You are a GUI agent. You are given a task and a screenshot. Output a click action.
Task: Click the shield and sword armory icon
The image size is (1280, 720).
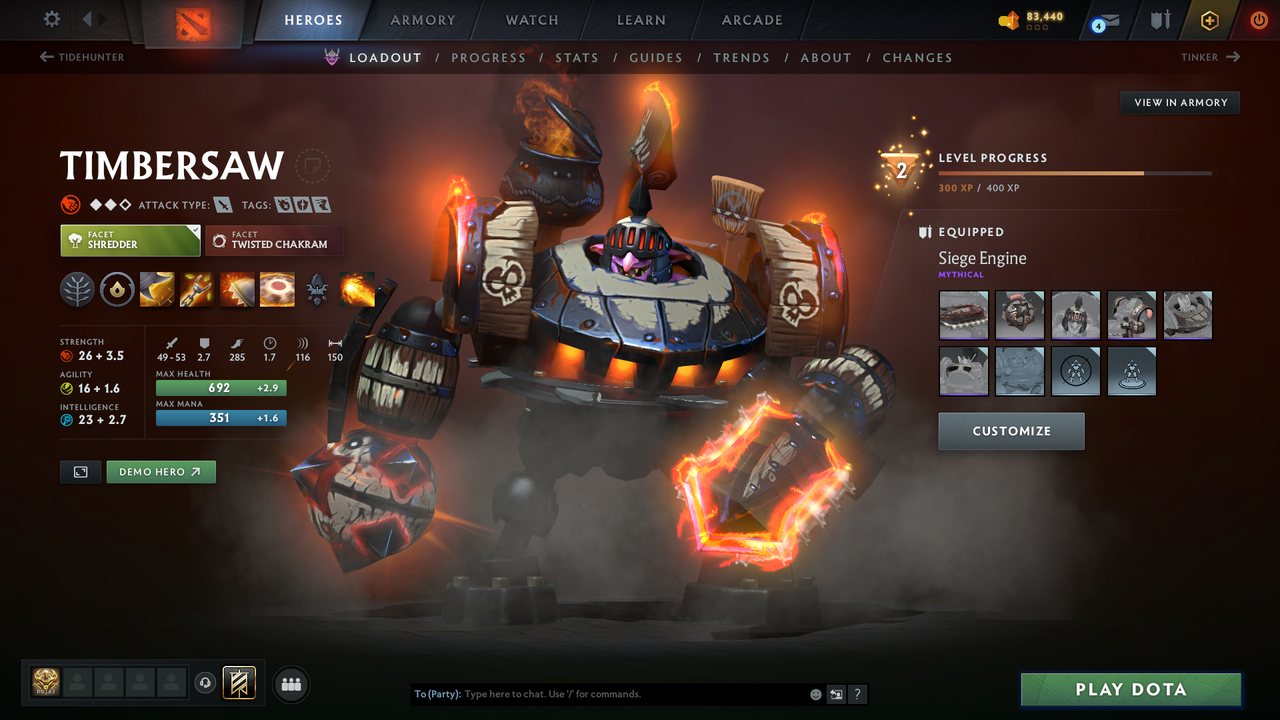pos(1162,19)
